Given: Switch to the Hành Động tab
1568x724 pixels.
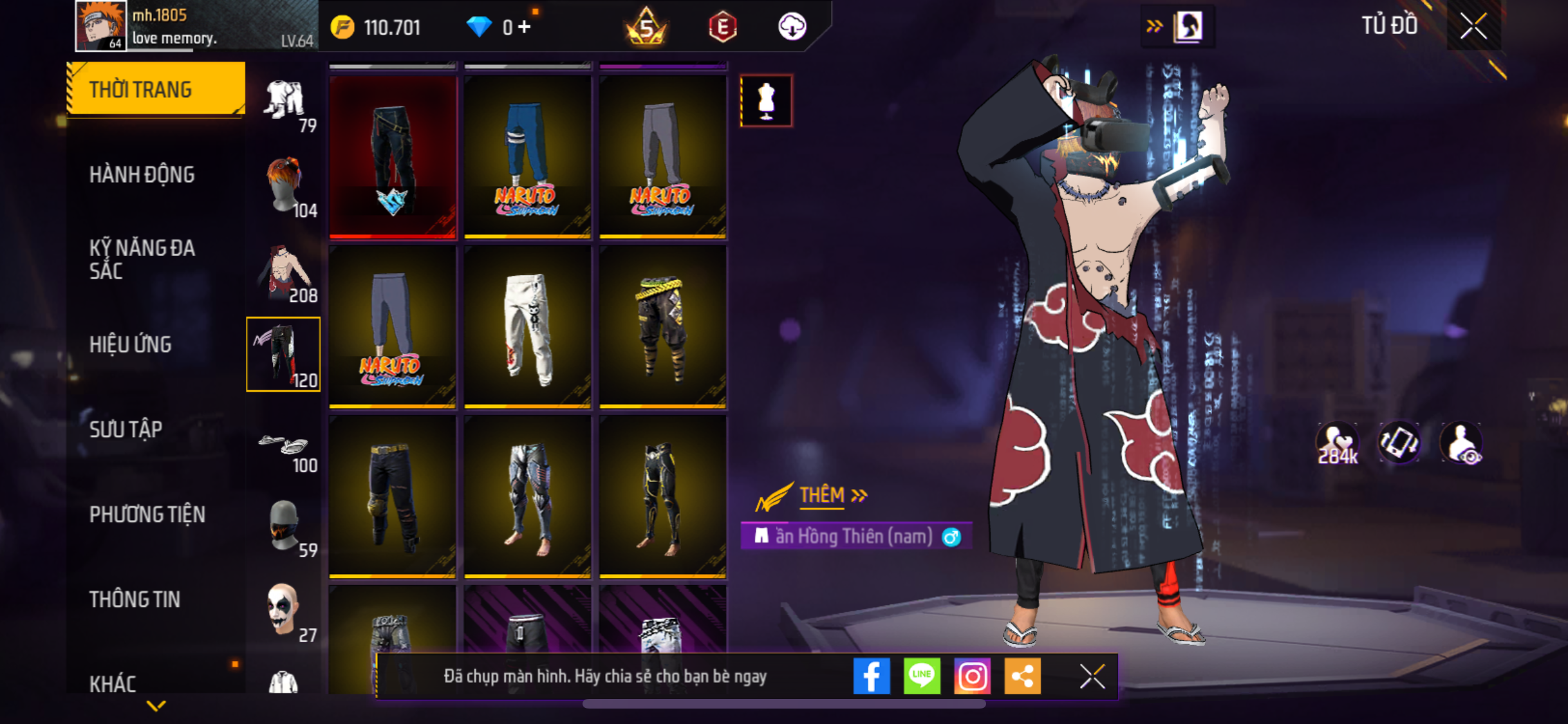Looking at the screenshot, I should coord(142,174).
